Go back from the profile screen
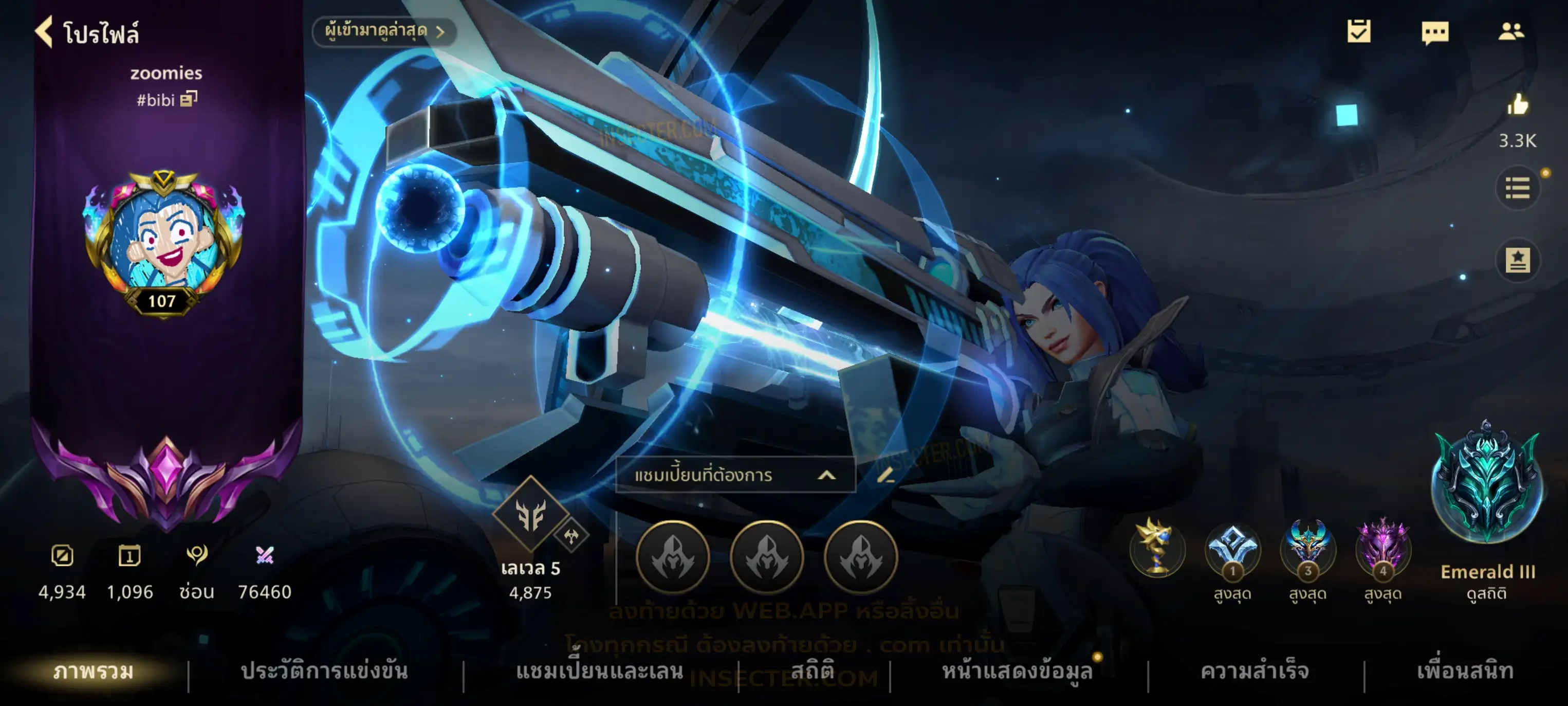The image size is (1568, 706). tap(44, 32)
